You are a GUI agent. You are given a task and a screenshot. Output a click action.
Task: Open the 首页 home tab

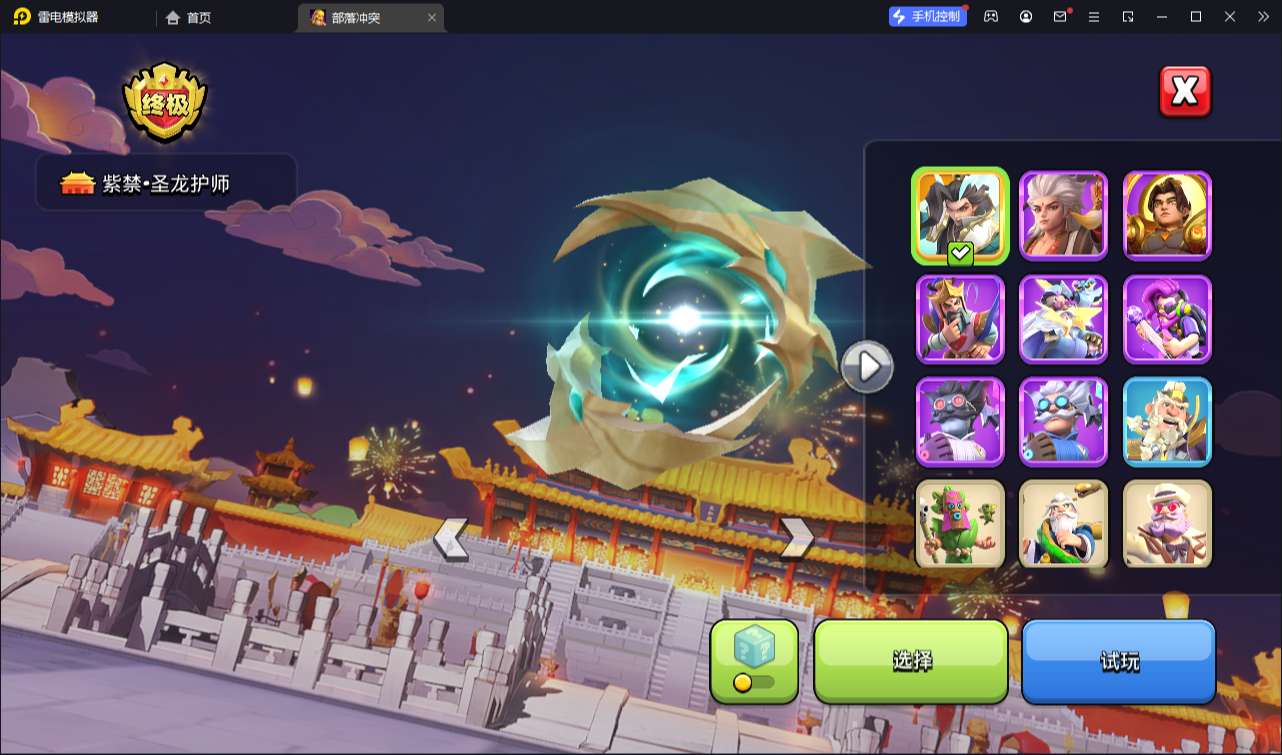pyautogui.click(x=189, y=17)
